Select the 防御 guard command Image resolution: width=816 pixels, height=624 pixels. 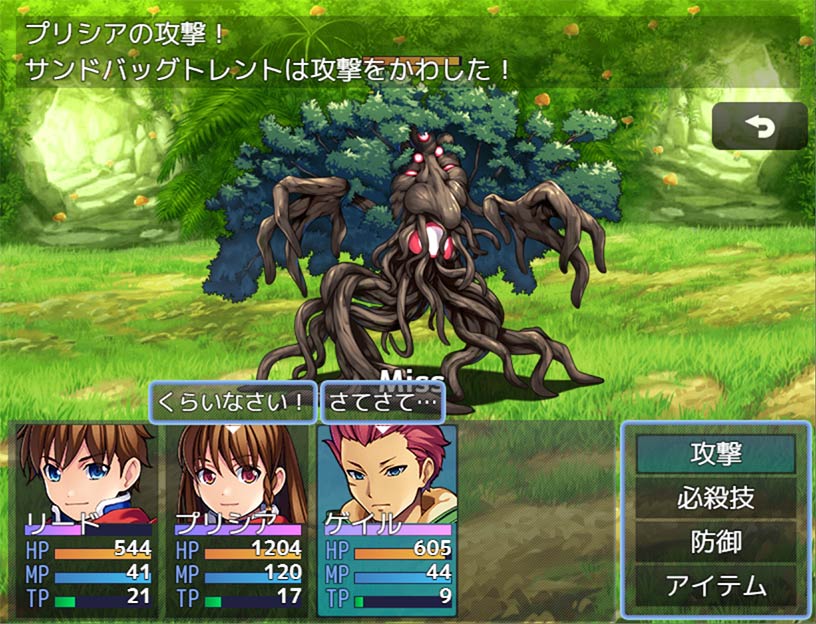click(x=716, y=541)
